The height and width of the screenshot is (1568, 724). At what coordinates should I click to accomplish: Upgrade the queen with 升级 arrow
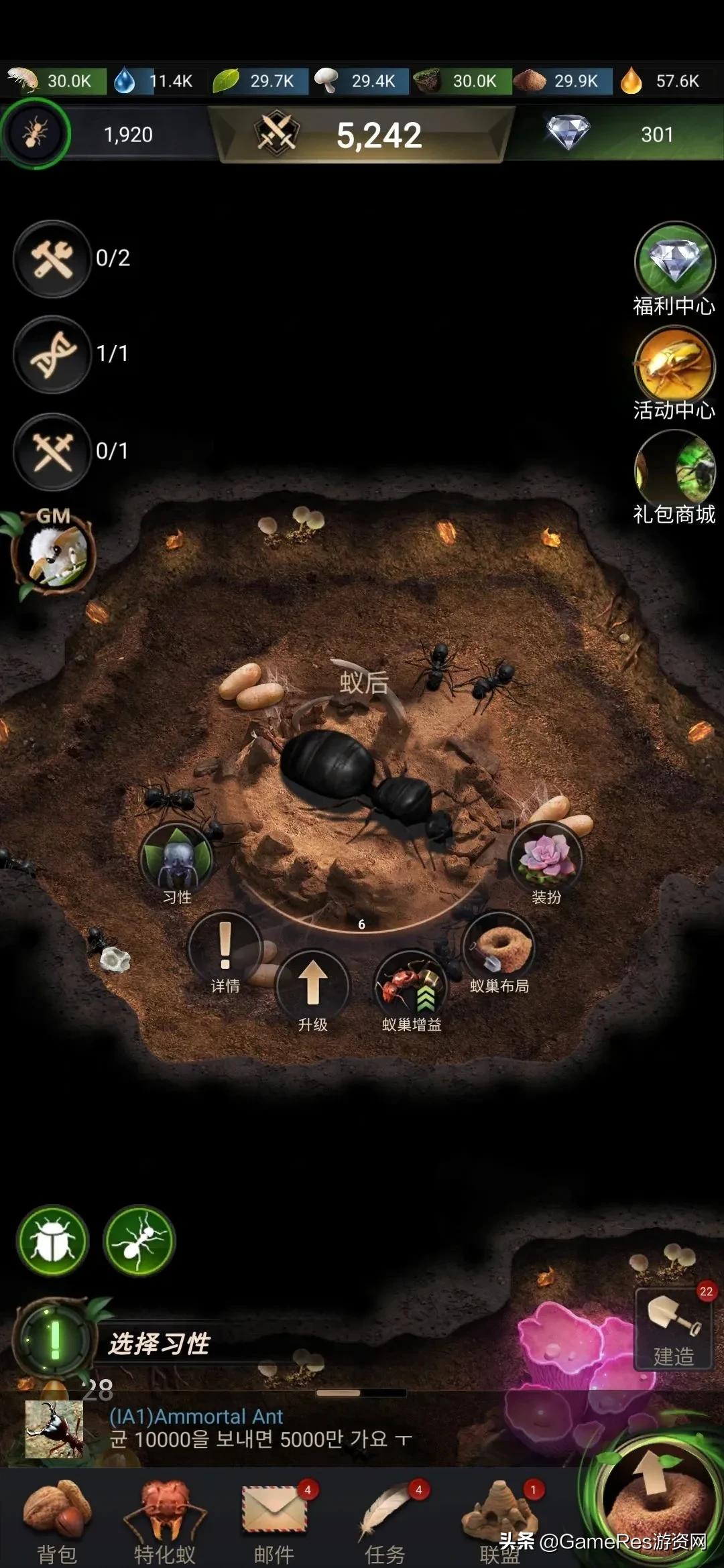coord(312,986)
